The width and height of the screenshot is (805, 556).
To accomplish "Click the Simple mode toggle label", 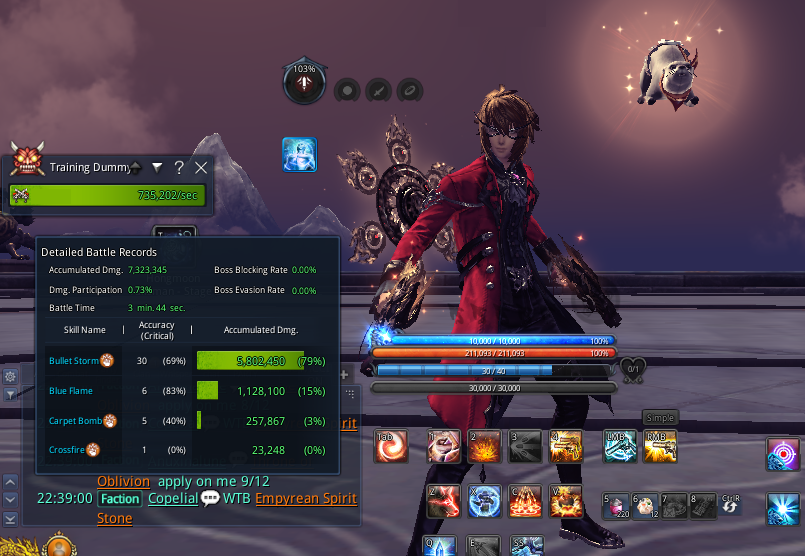I will (x=660, y=418).
